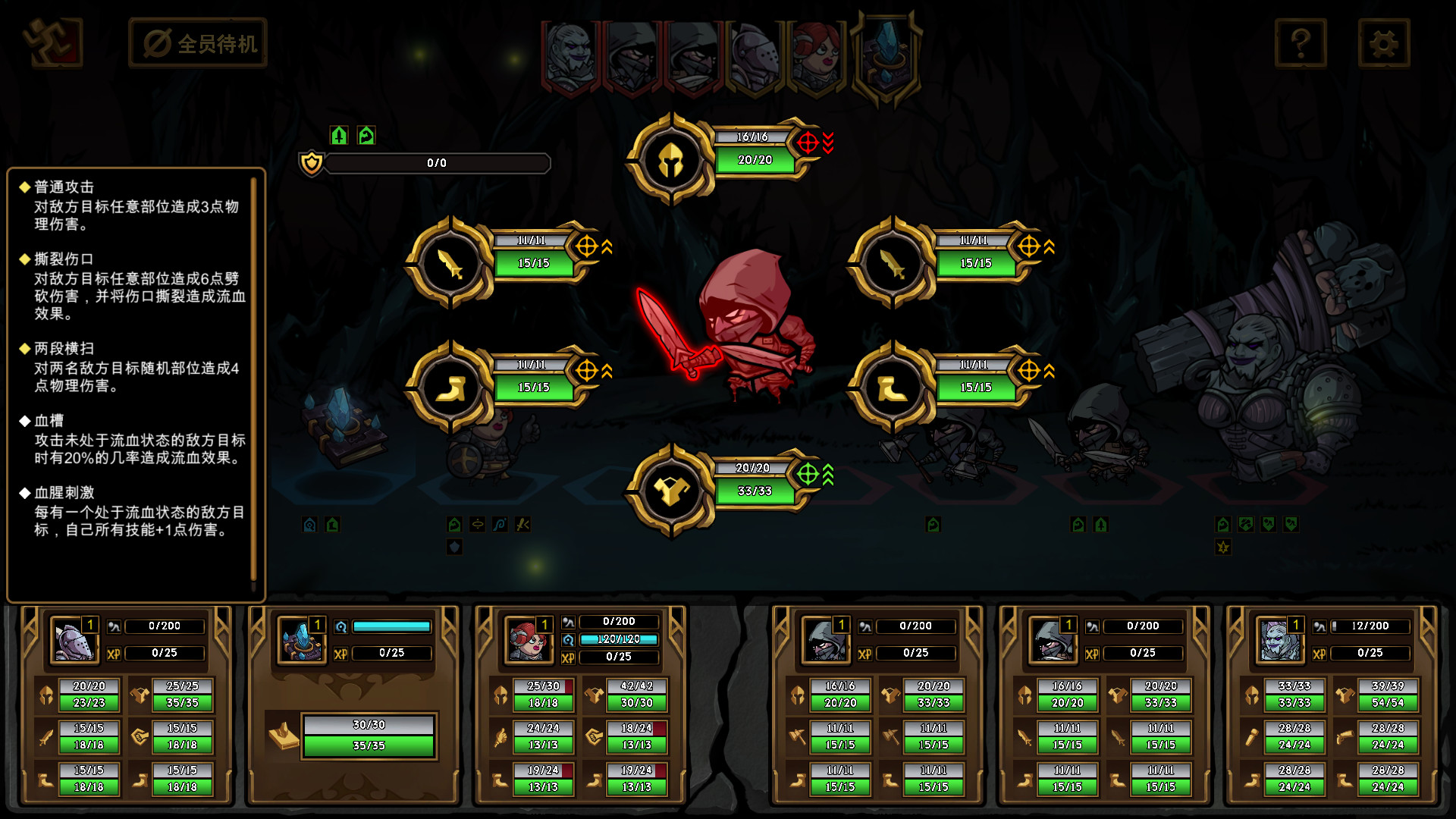Click the flee battle running-man icon
This screenshot has width=1456, height=819.
pyautogui.click(x=52, y=42)
